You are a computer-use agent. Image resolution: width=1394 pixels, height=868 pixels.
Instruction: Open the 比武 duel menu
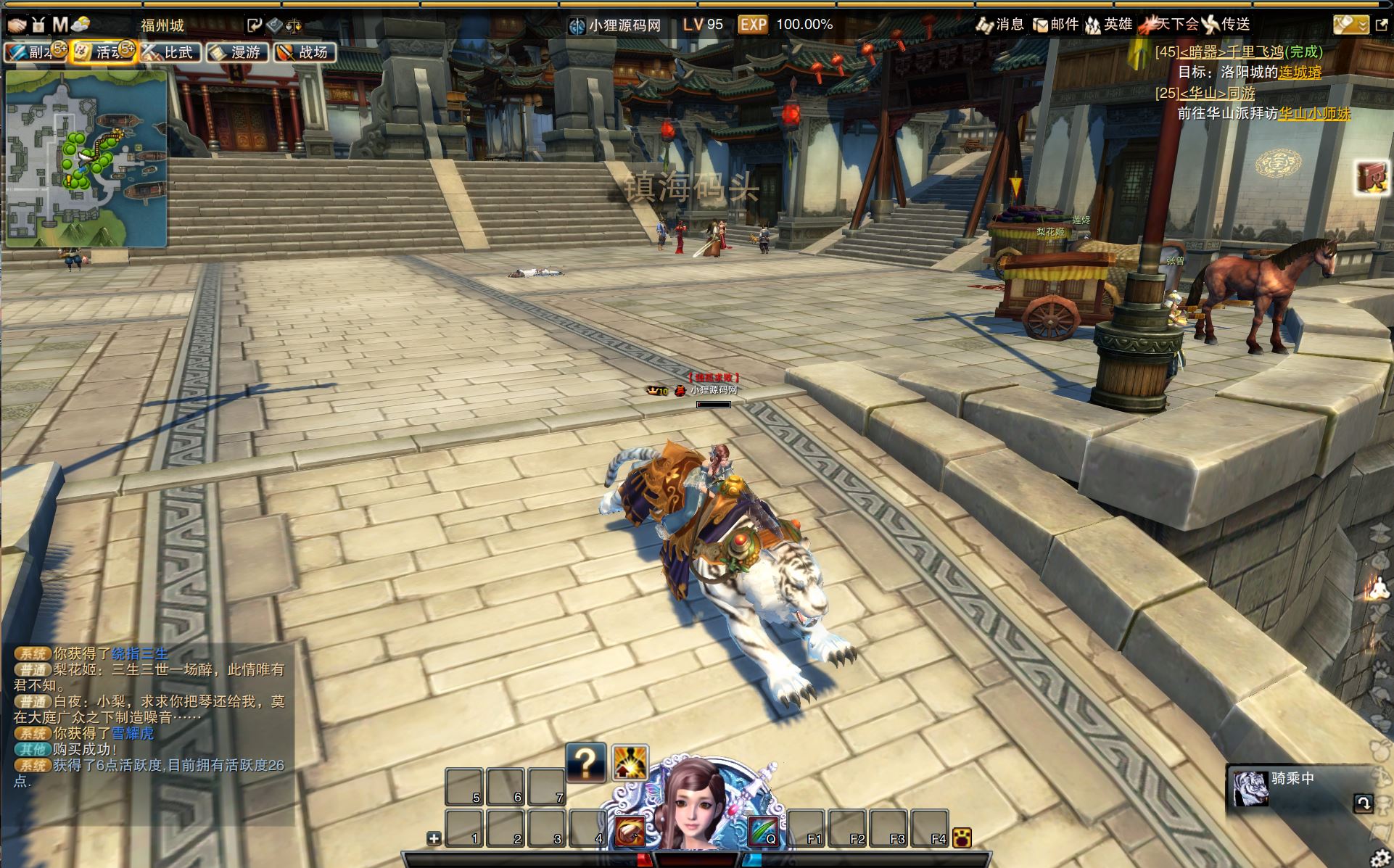[170, 52]
